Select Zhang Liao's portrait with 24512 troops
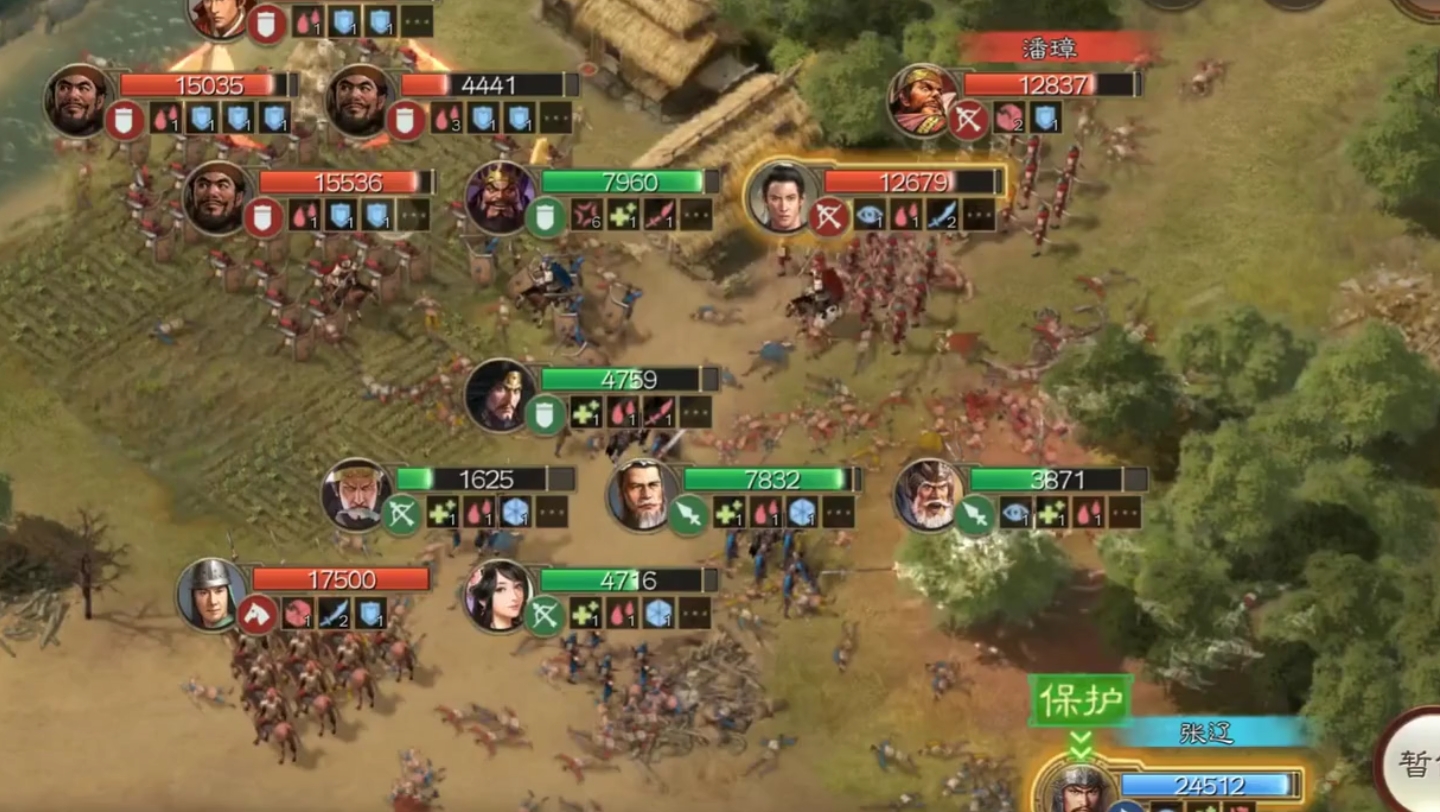The image size is (1440, 812). (x=1072, y=790)
